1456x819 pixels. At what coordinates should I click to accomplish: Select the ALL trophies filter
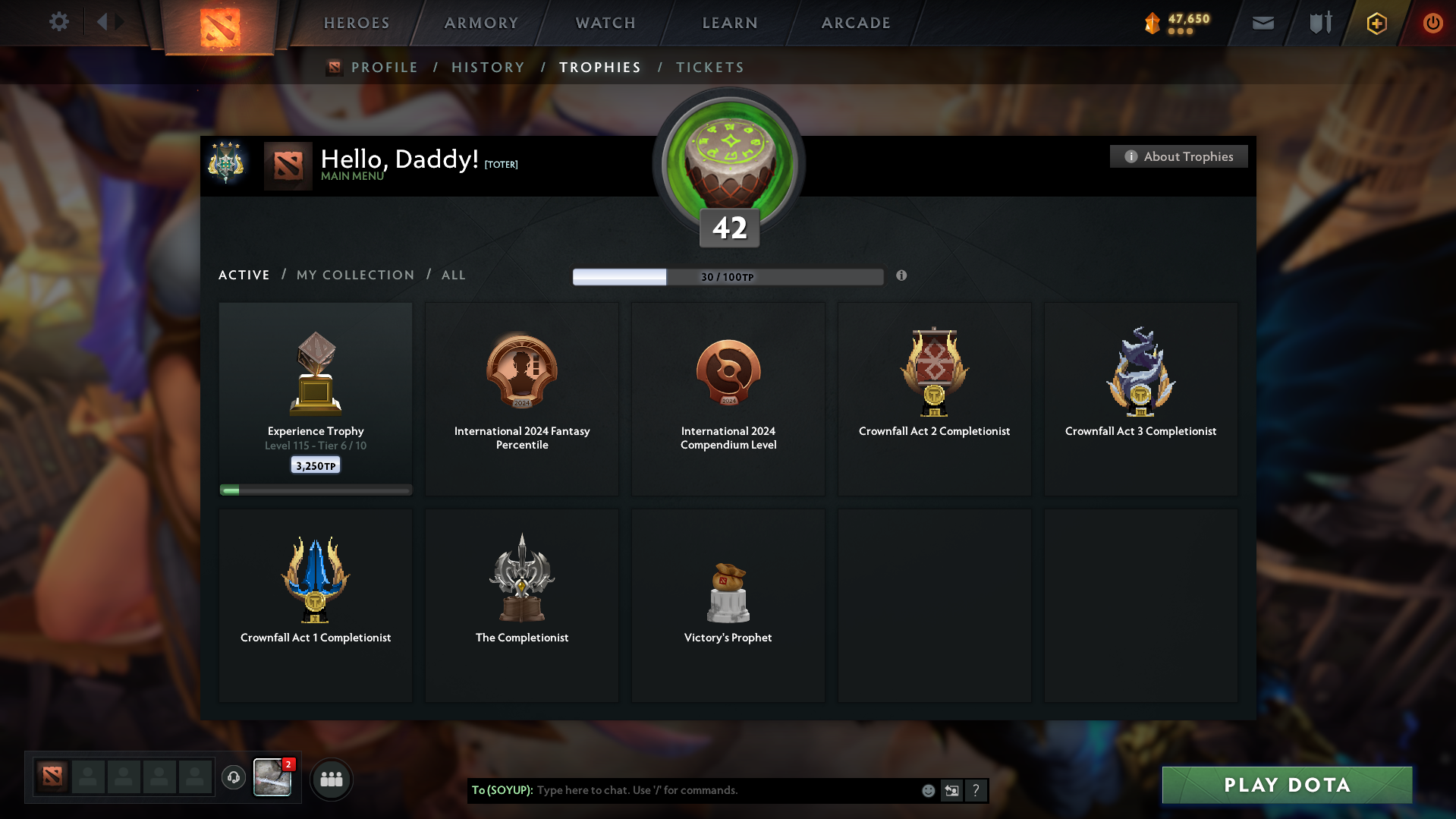point(453,275)
